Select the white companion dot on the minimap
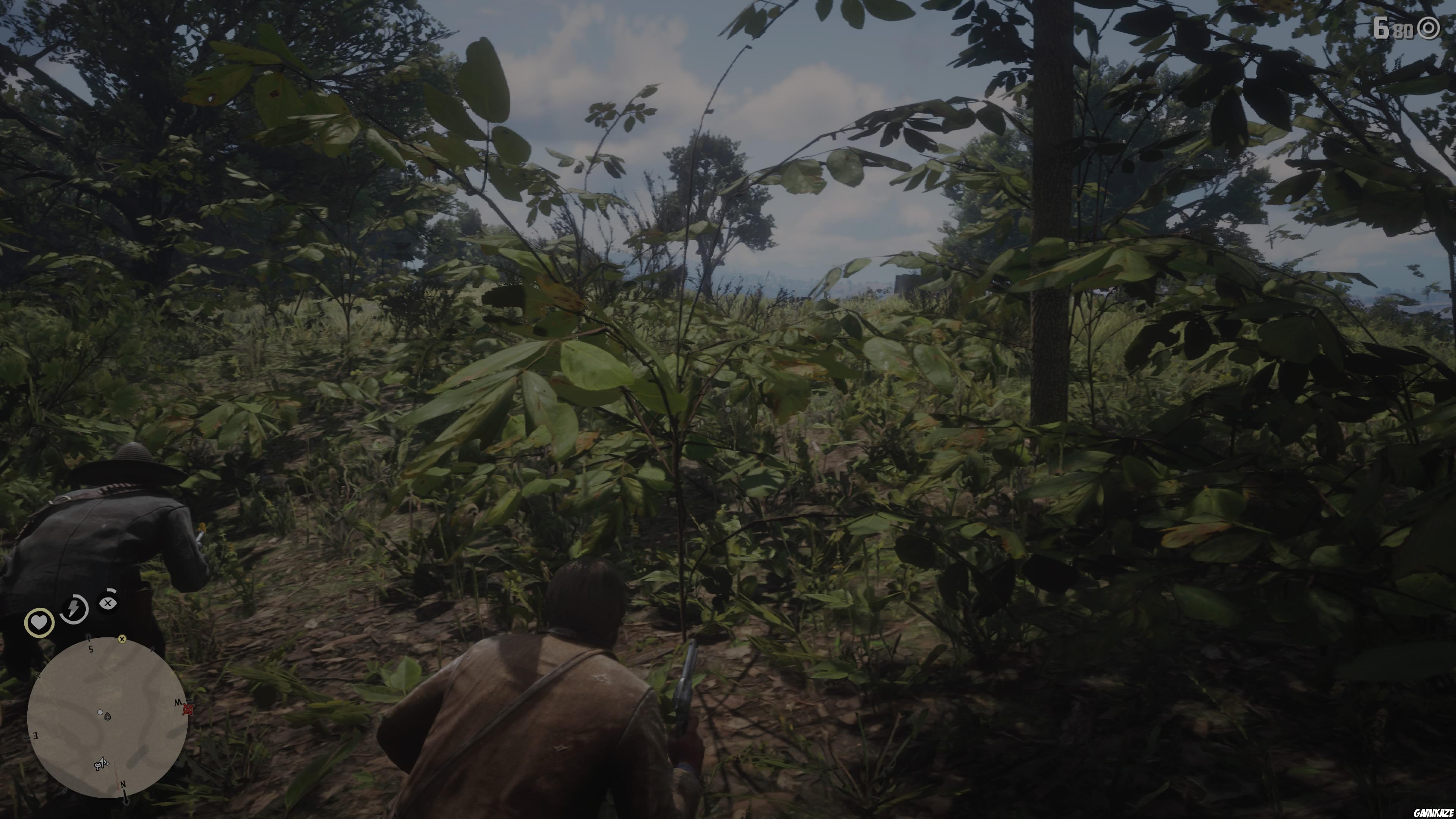 (x=100, y=713)
